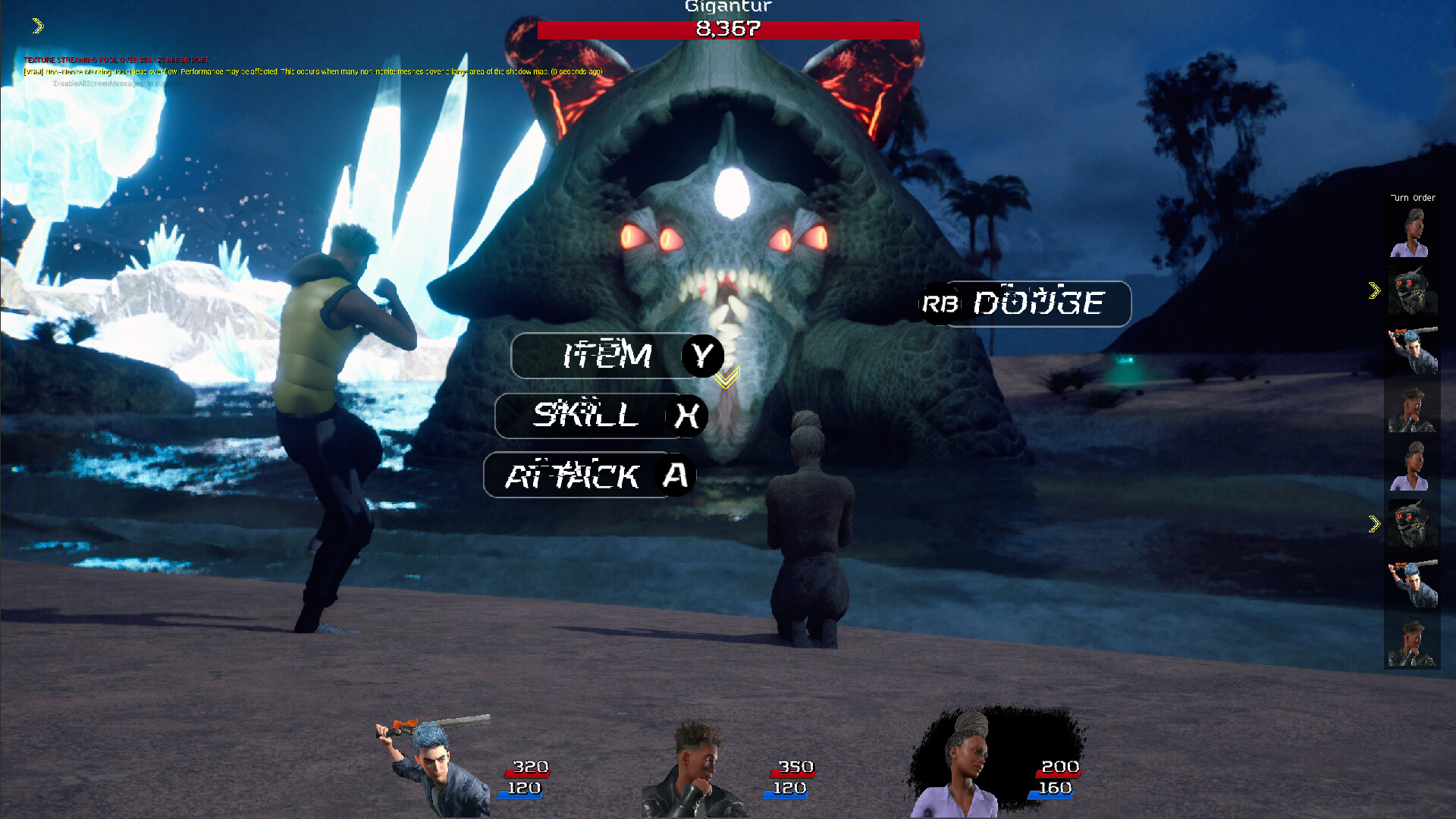Toggle the yellow arrow next to the seventh turn portrait
The width and height of the screenshot is (1456, 819).
point(1376,522)
